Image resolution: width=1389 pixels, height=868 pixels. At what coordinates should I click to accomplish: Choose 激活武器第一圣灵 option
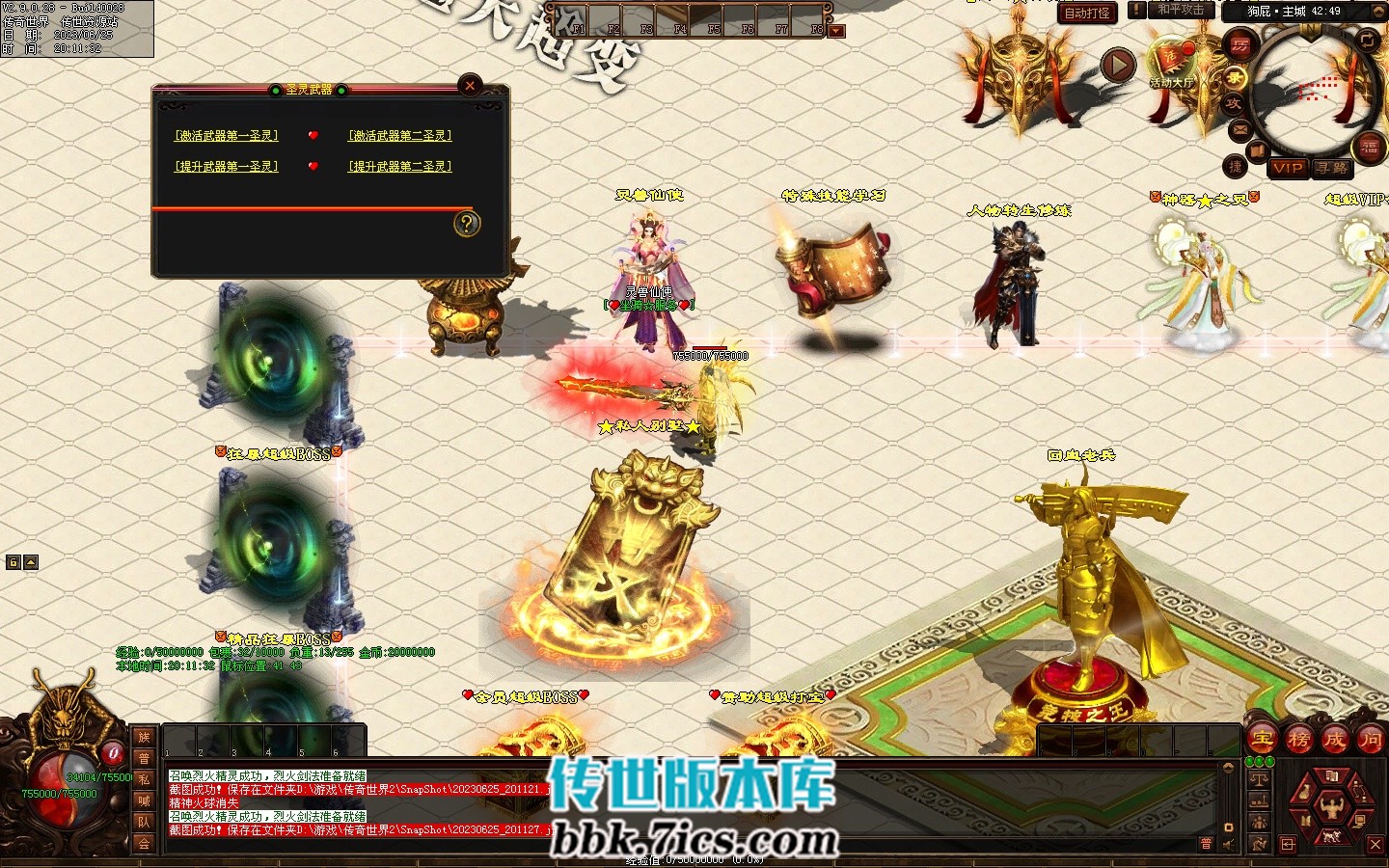(x=227, y=136)
